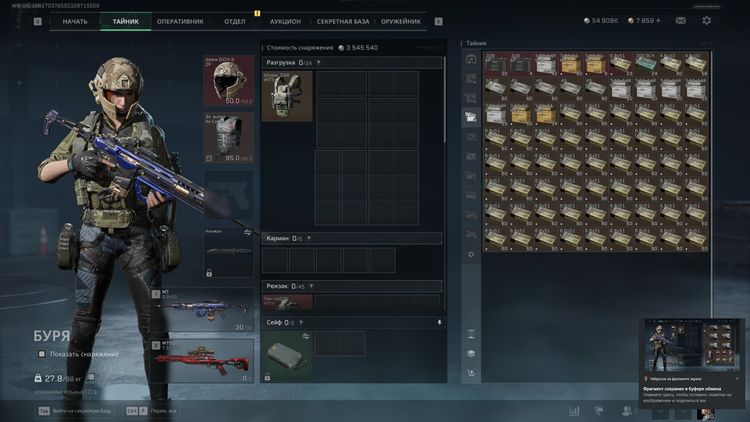Open the Секретная база tab
This screenshot has height=422, width=750.
341,21
